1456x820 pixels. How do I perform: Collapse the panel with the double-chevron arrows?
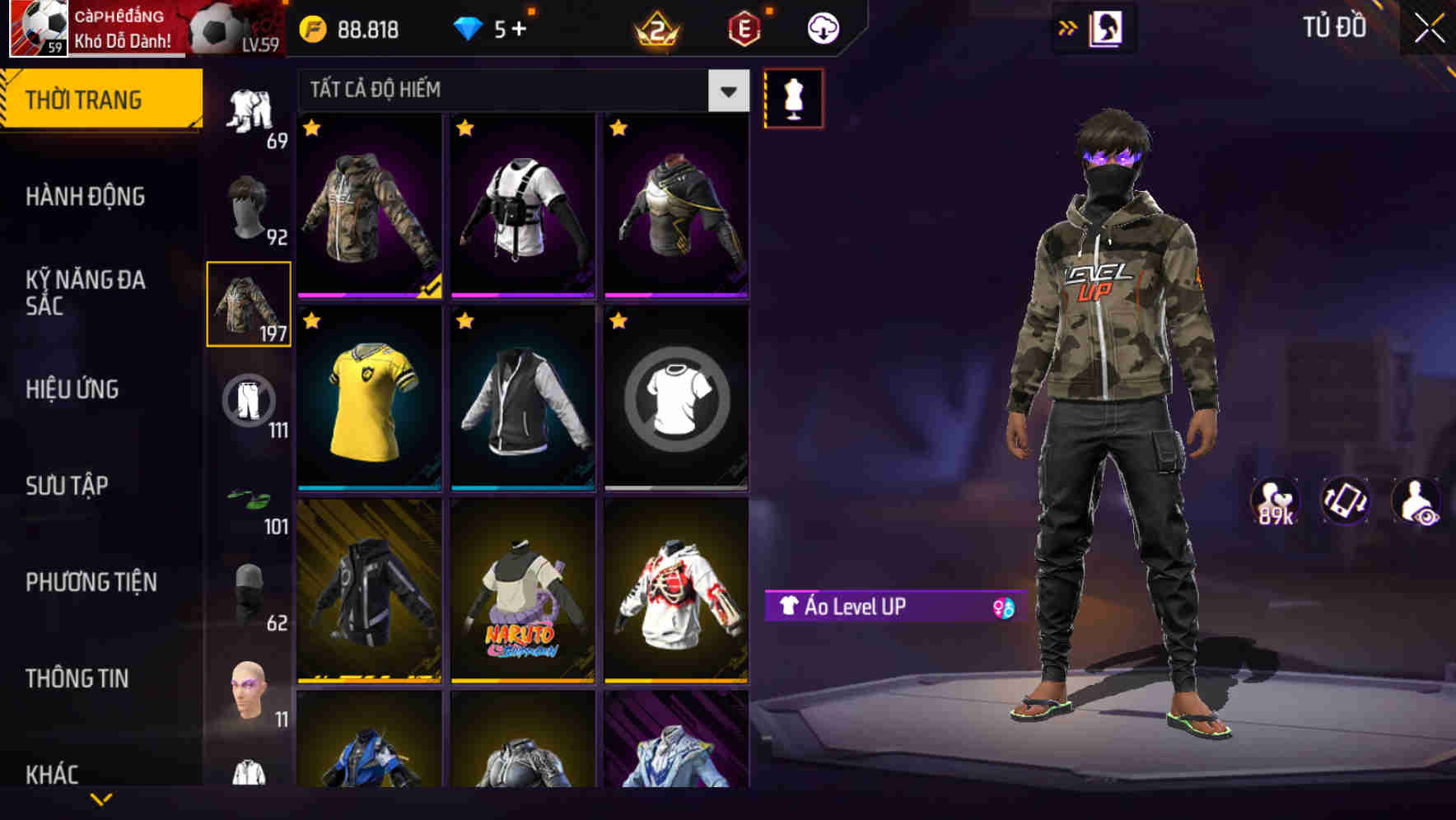[x=1068, y=26]
